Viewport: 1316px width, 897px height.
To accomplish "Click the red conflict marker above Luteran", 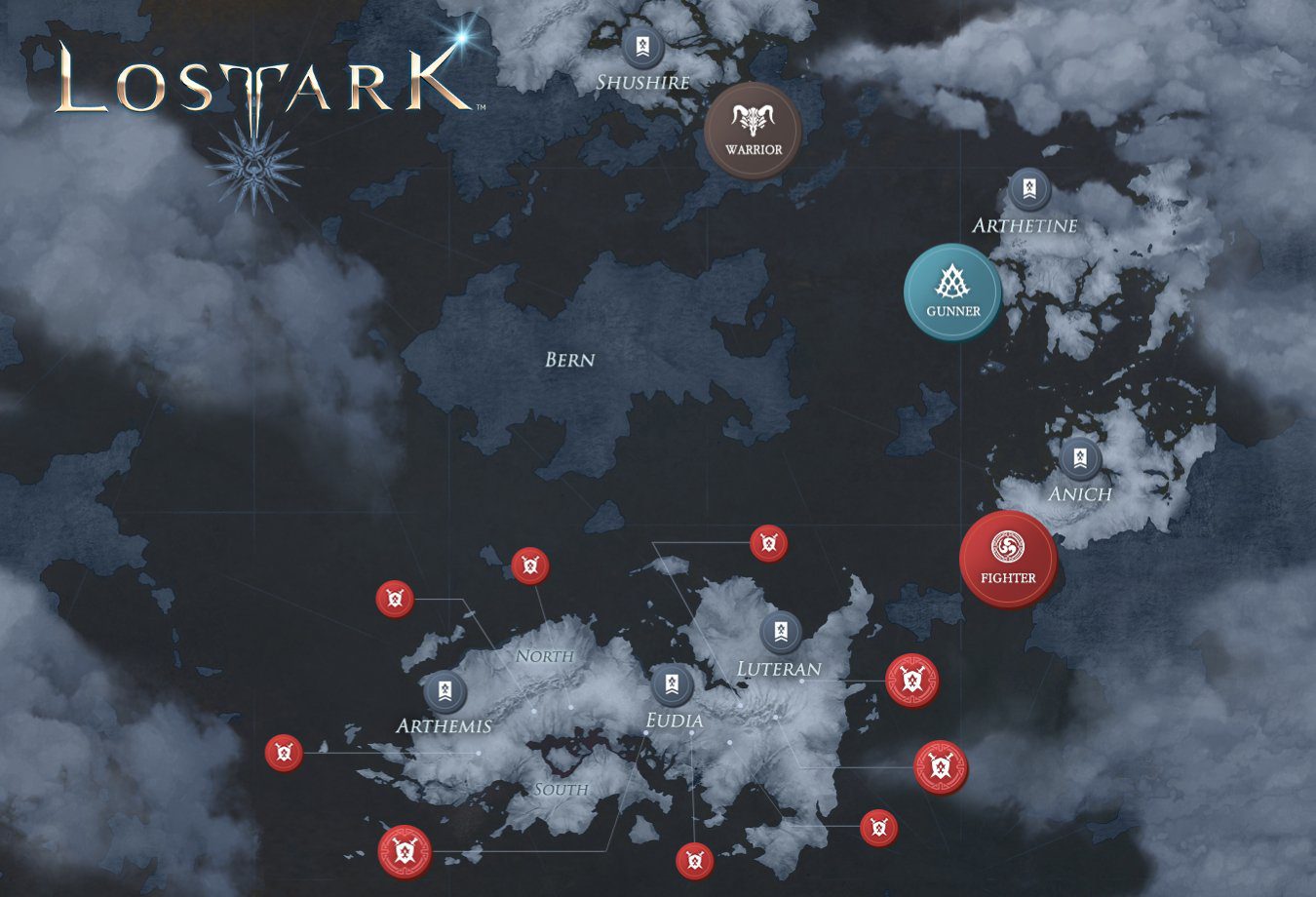I will point(769,543).
